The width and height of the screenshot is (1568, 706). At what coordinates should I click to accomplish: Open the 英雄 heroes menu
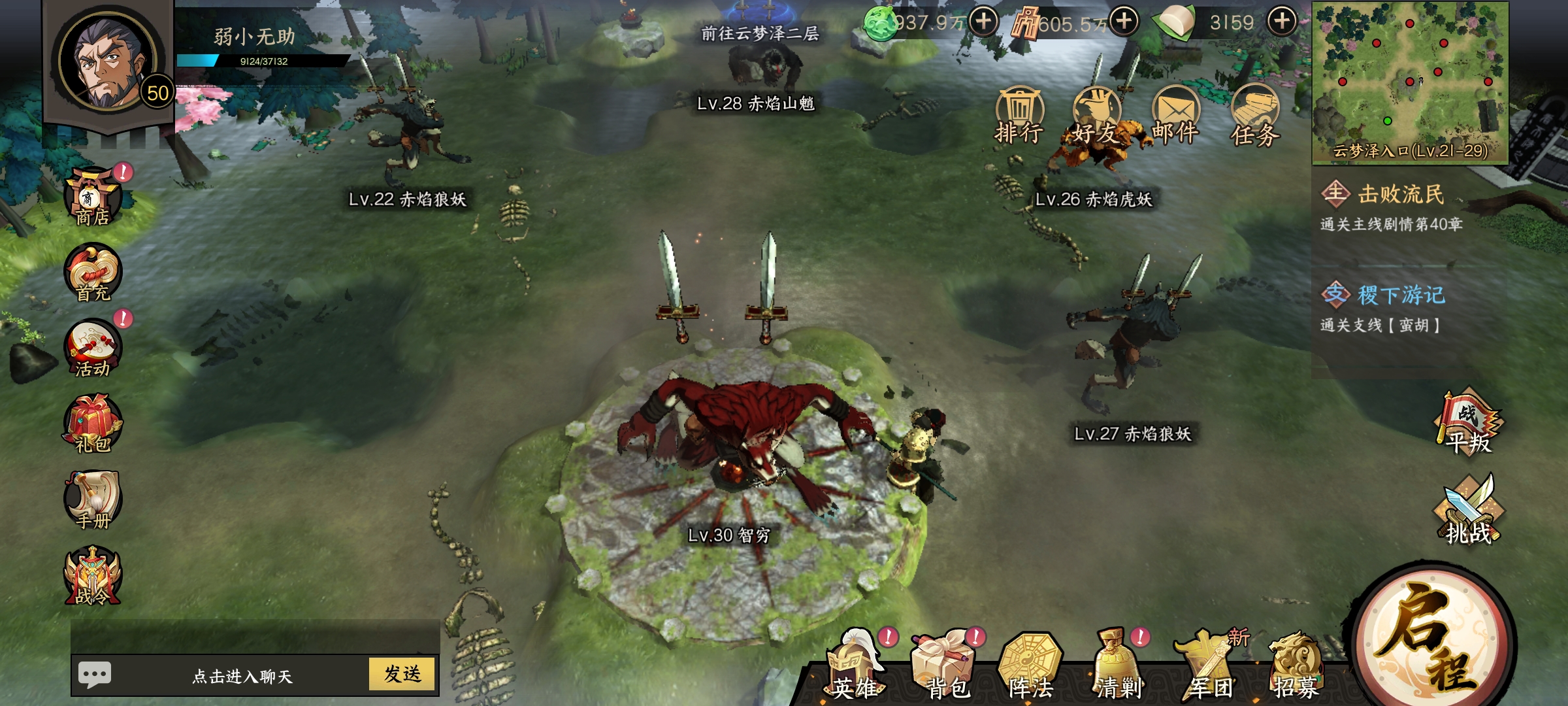click(856, 668)
